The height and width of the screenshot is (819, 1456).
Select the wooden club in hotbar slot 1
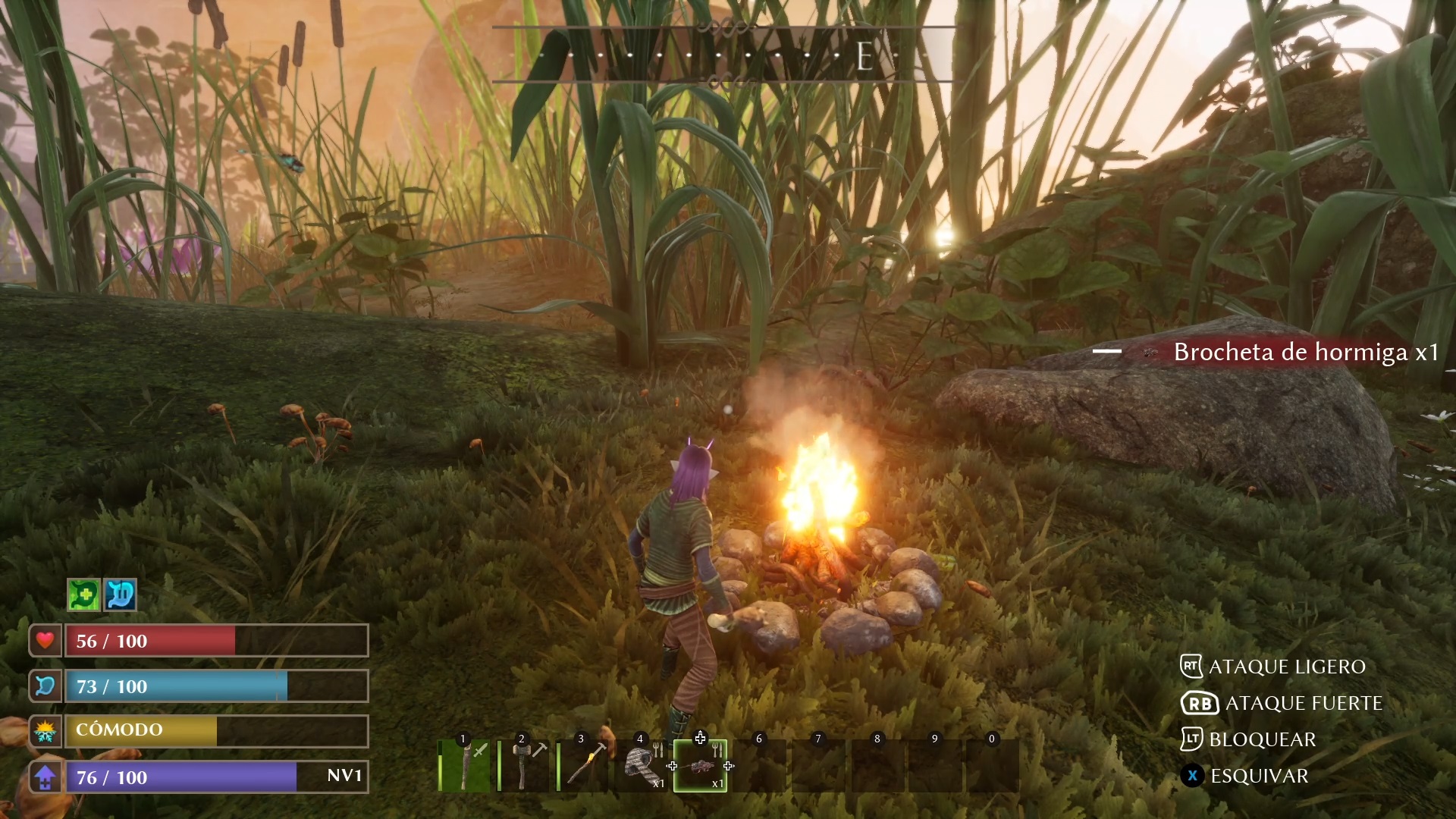pyautogui.click(x=466, y=766)
